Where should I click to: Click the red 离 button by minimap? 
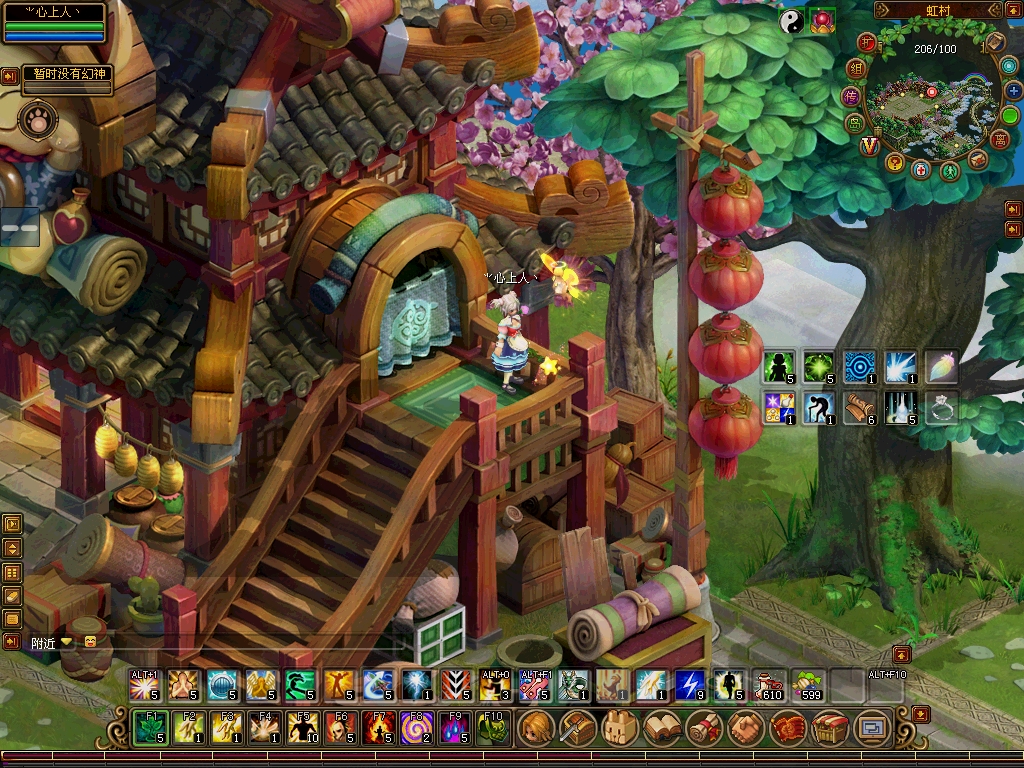999,139
